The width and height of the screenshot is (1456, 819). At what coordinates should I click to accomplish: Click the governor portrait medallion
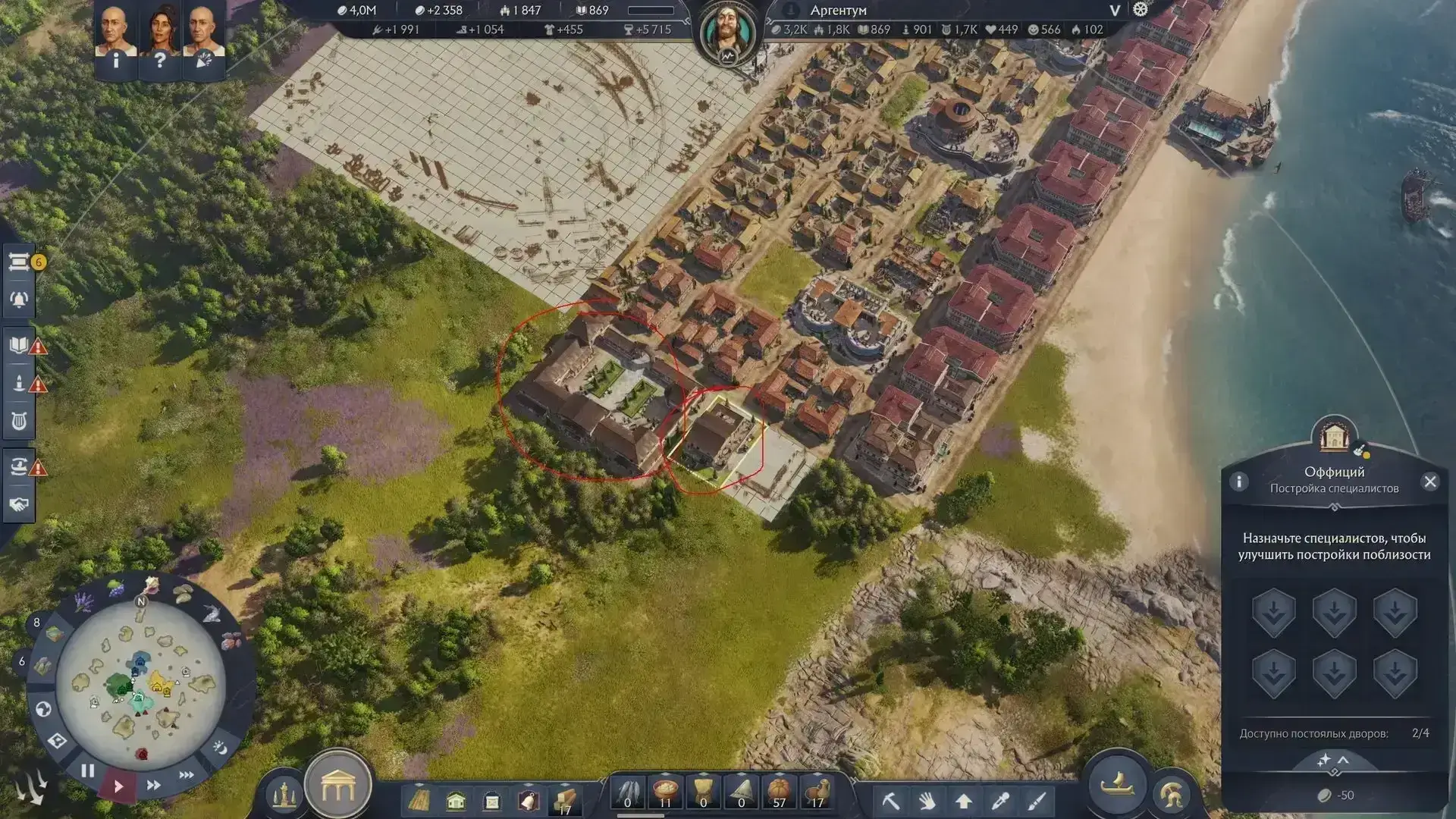pyautogui.click(x=728, y=32)
